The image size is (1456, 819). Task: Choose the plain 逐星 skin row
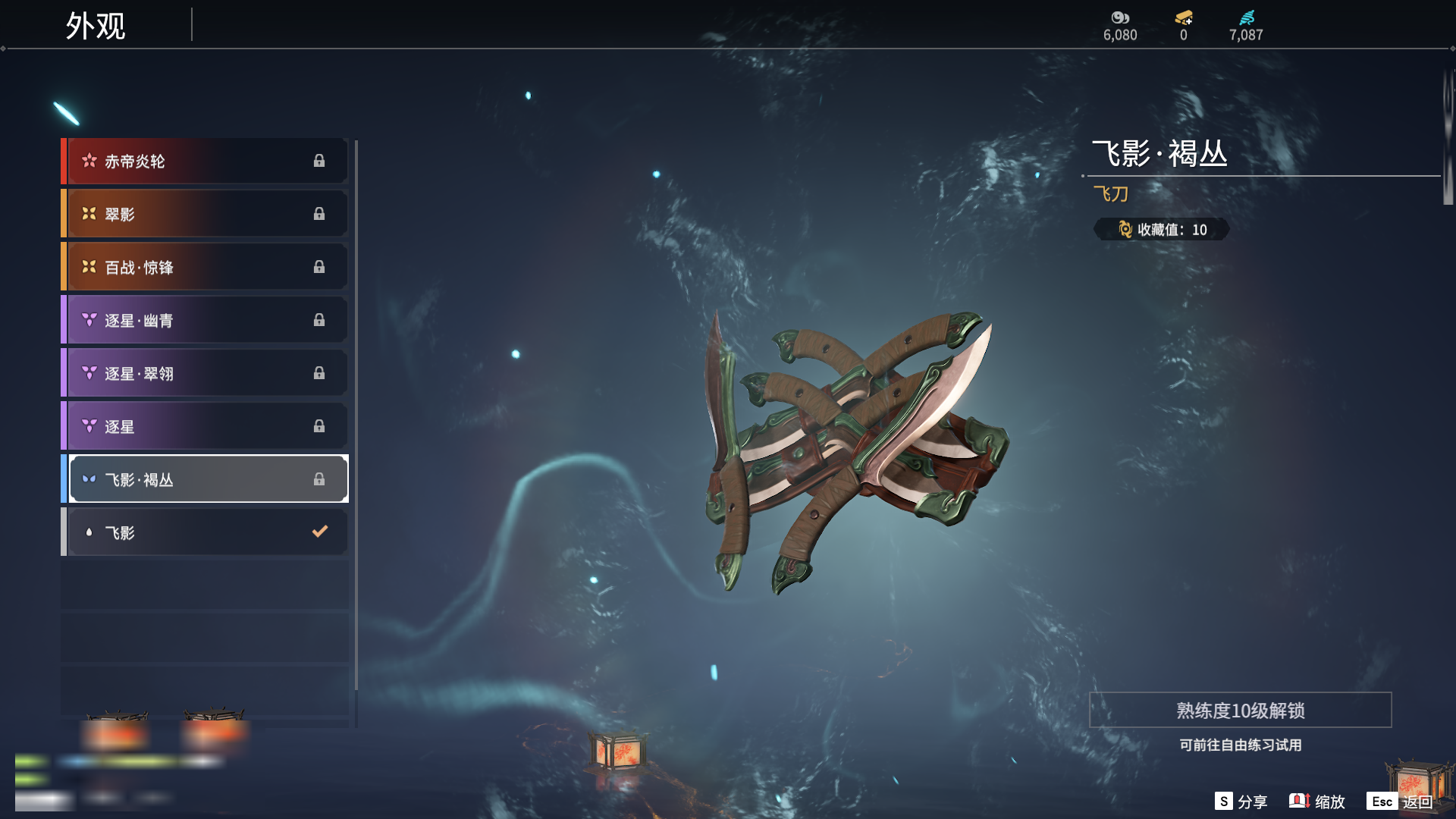pos(205,426)
